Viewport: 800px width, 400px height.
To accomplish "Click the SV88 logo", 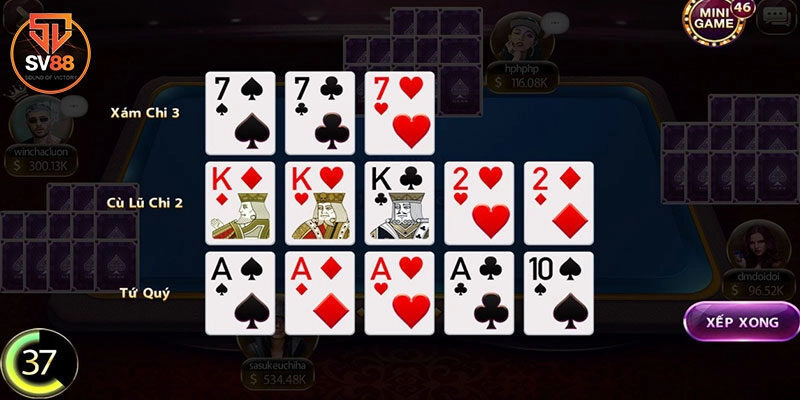I will (x=46, y=48).
